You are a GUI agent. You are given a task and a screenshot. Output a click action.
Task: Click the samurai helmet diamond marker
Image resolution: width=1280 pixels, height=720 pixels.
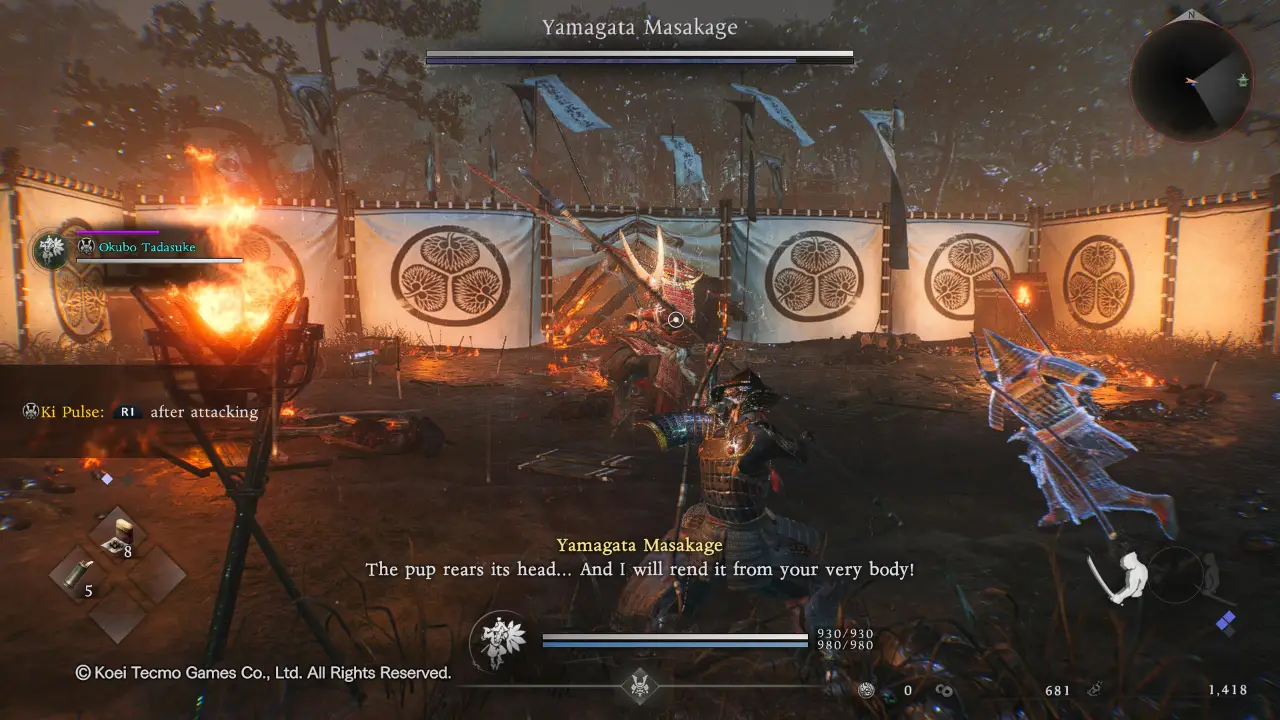point(639,685)
